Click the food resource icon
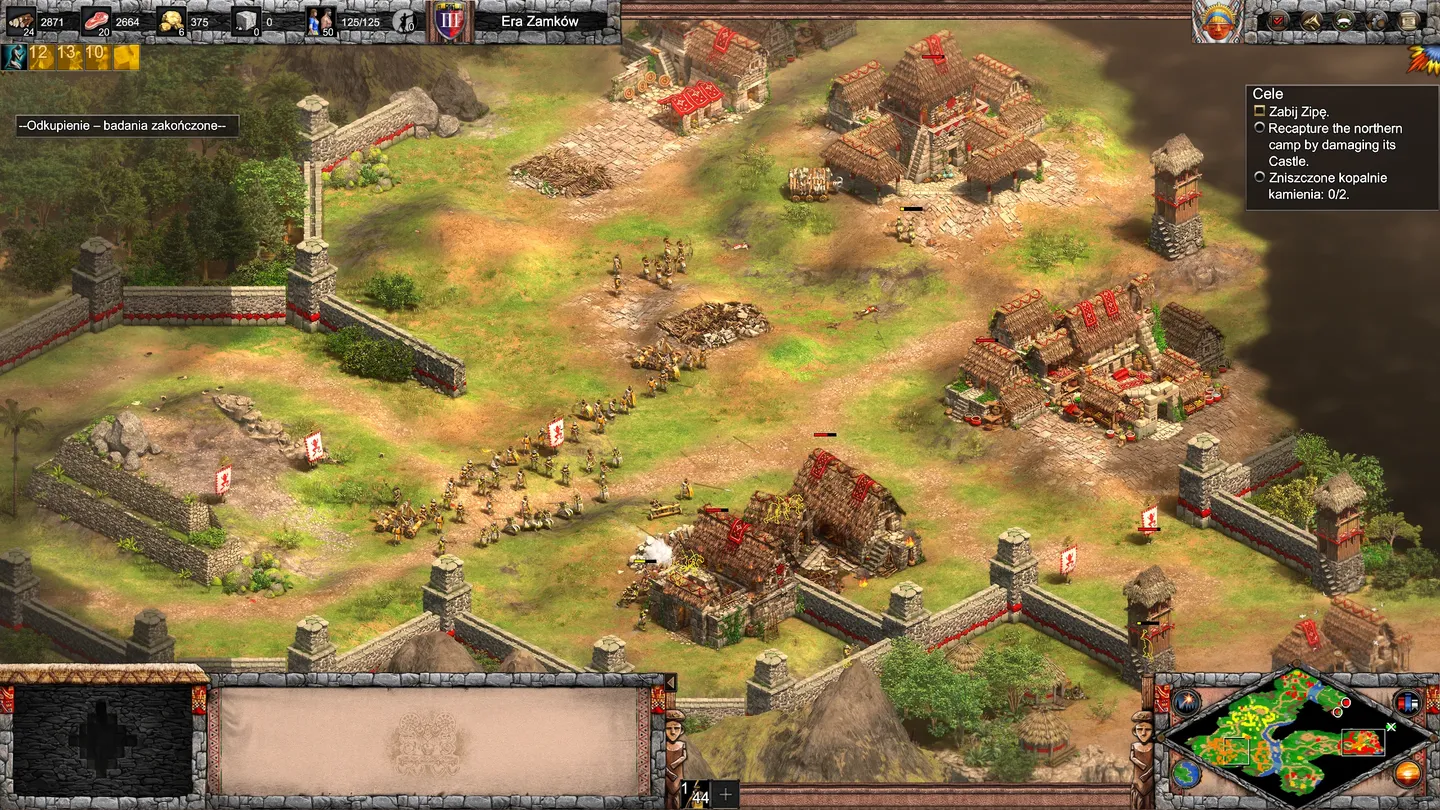The height and width of the screenshot is (810, 1440). pyautogui.click(x=96, y=20)
